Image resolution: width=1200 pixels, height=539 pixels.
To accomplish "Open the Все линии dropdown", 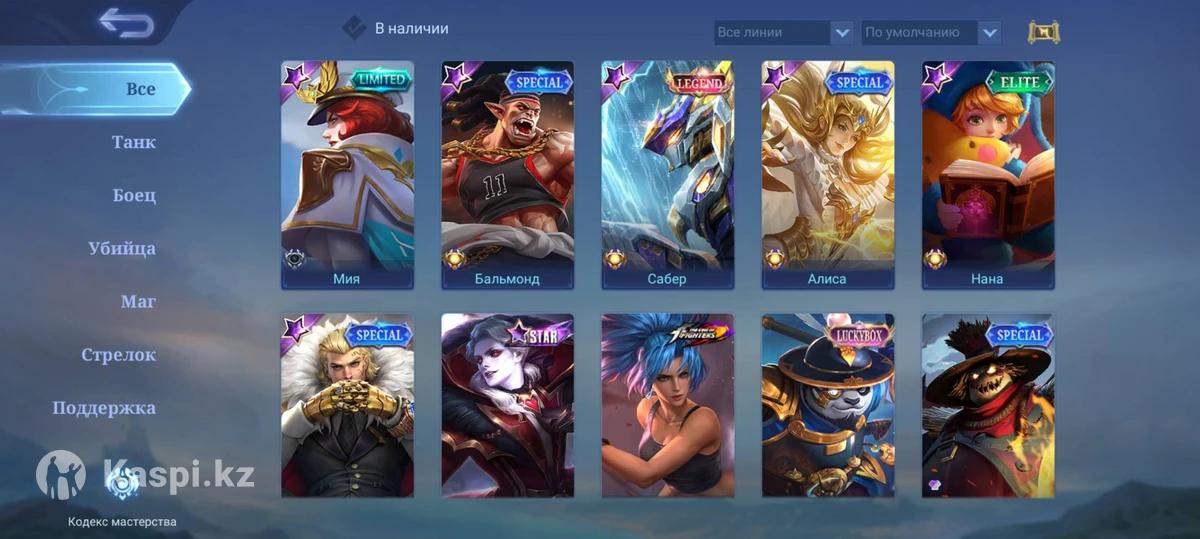I will click(x=784, y=32).
